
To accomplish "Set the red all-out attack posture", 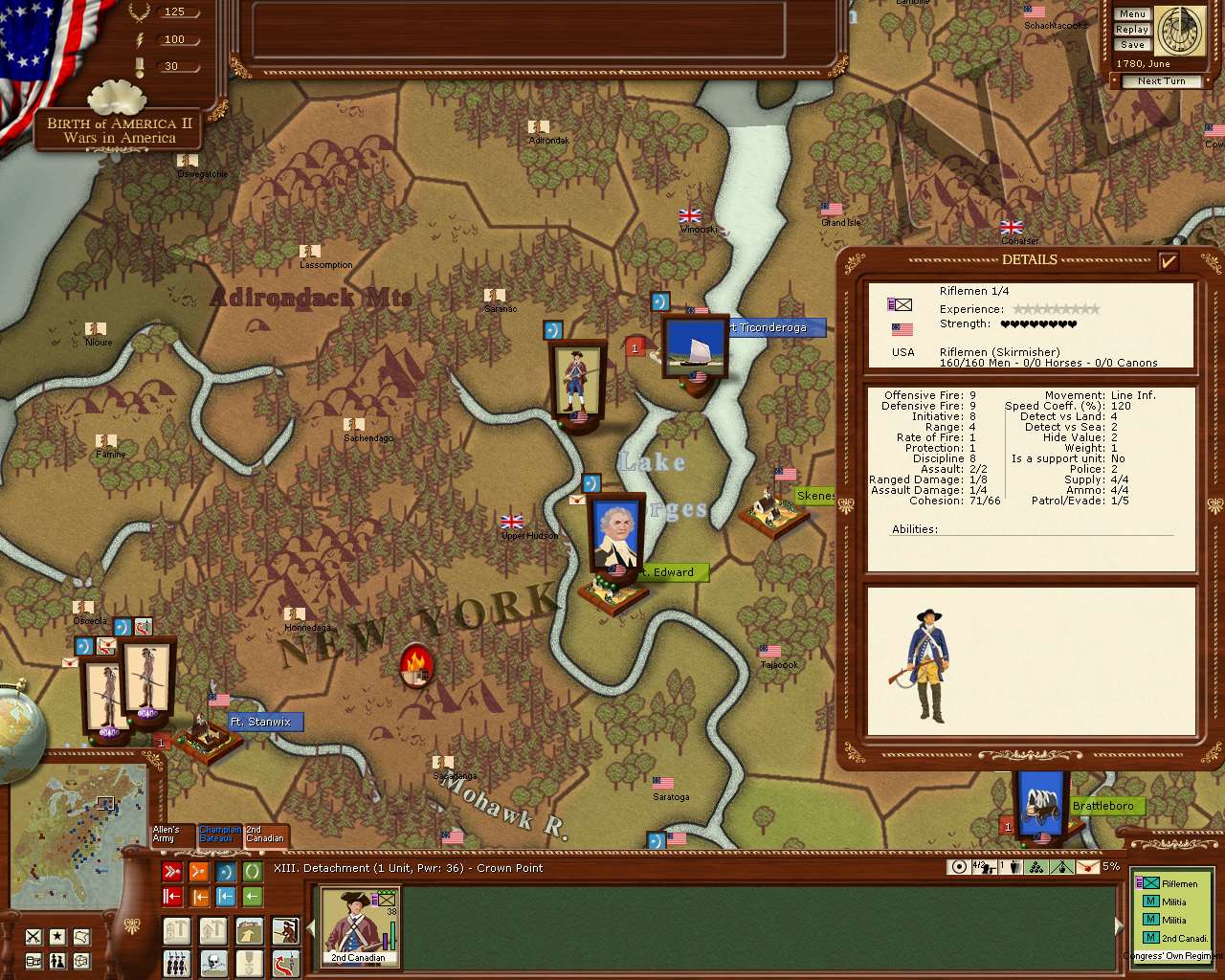I will [172, 872].
